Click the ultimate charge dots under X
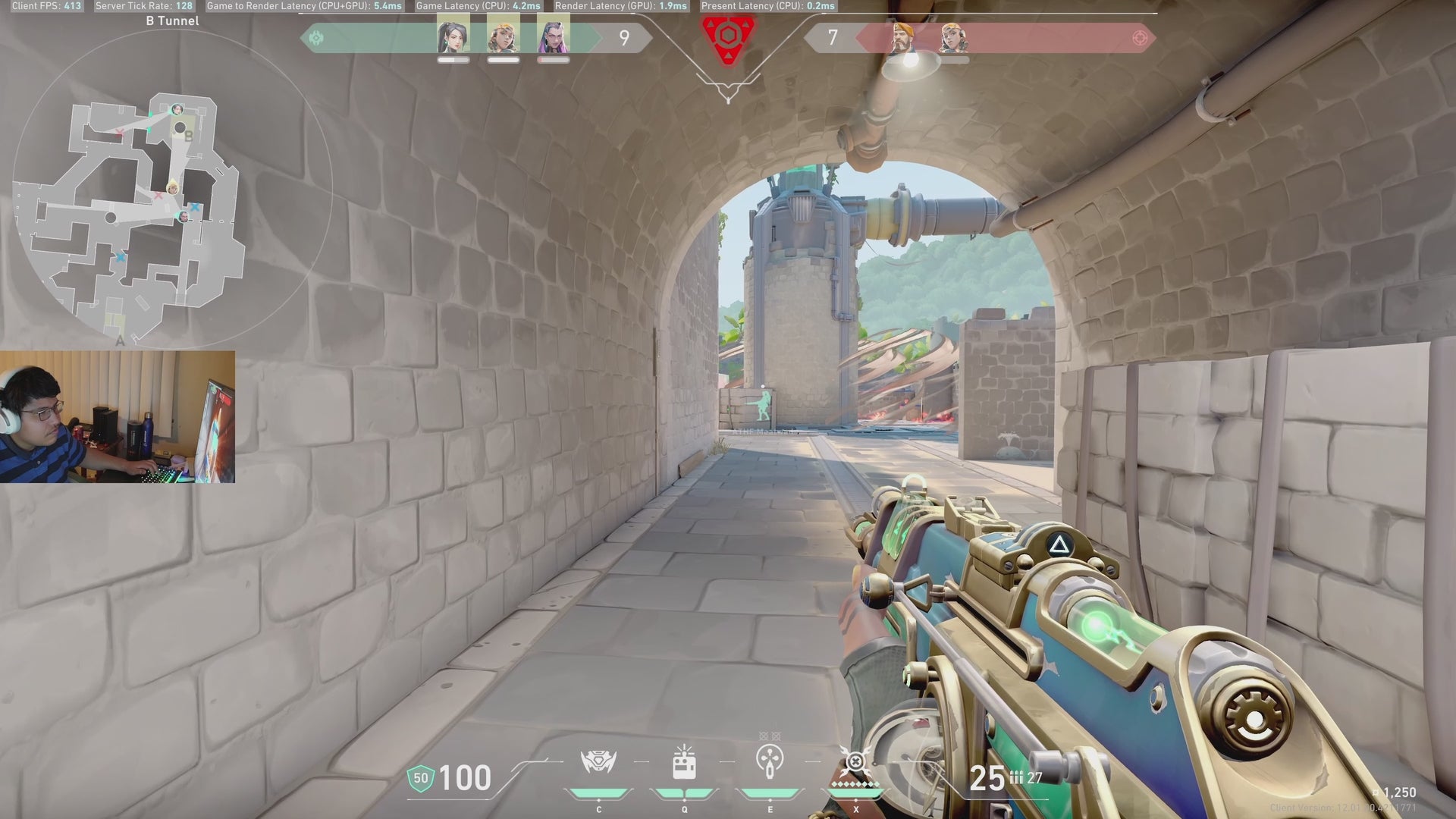 pyautogui.click(x=857, y=783)
